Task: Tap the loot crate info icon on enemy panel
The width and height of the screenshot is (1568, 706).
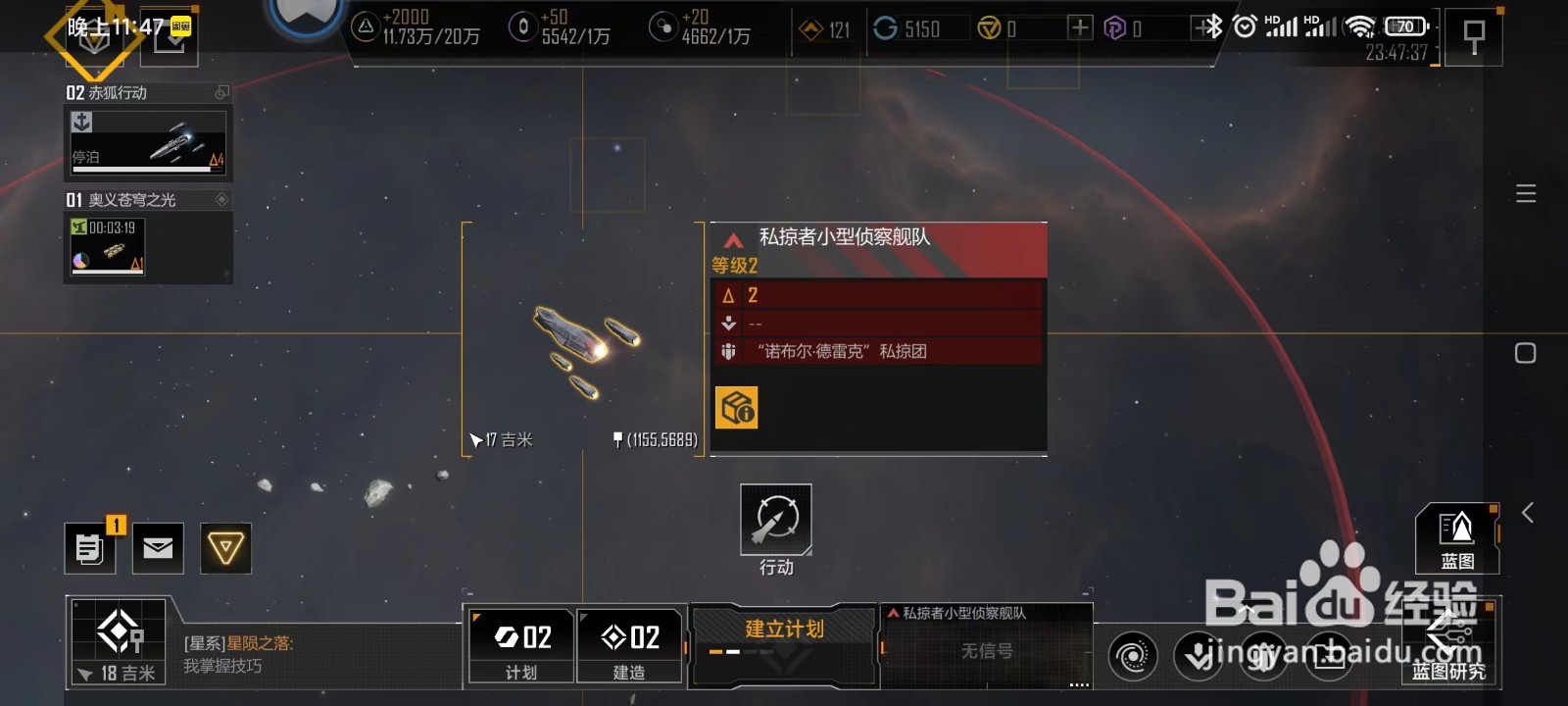Action: 737,406
